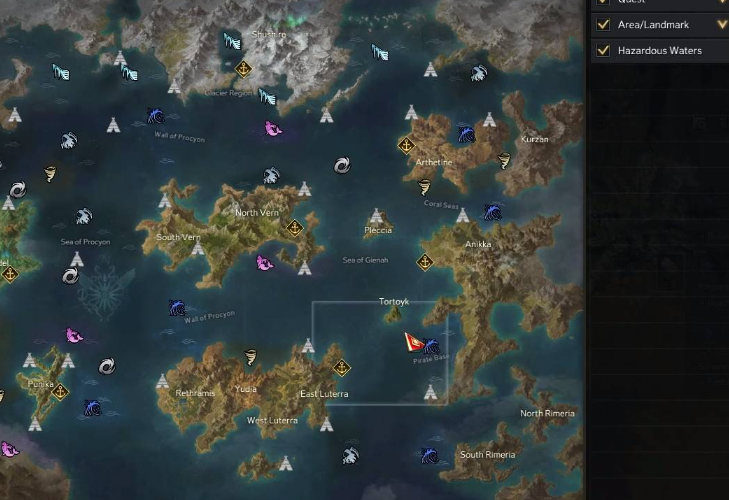Select the Rethramis continent label
Viewport: 729px width, 500px height.
pyautogui.click(x=195, y=393)
